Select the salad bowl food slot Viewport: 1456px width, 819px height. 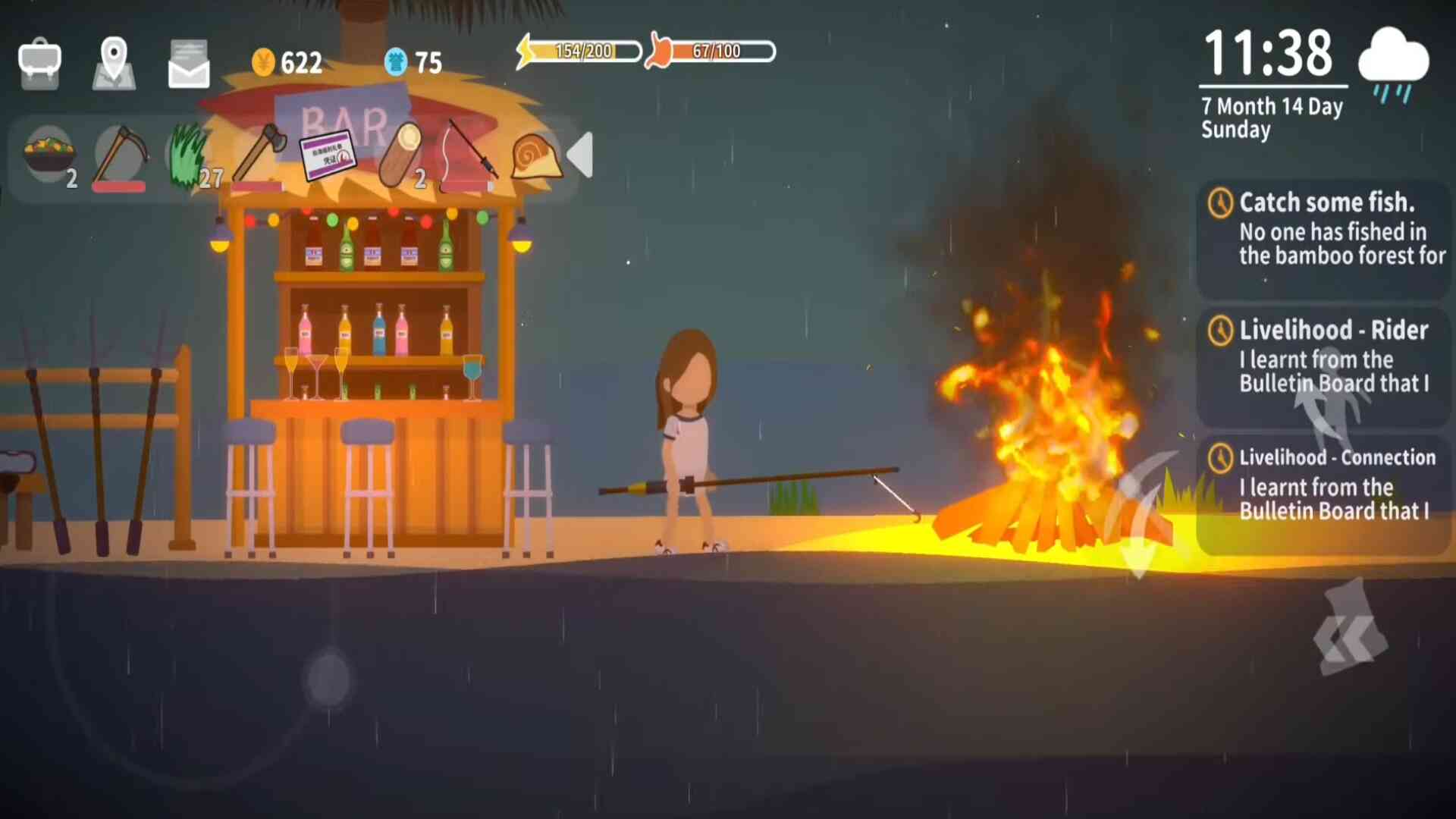(50, 155)
